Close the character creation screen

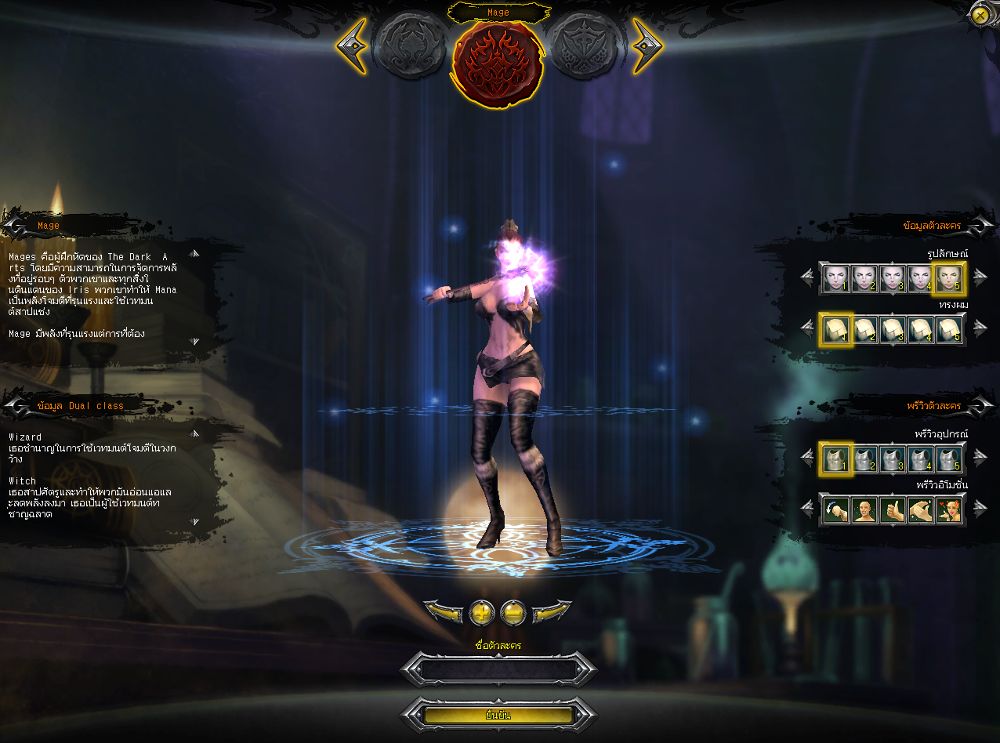coord(979,14)
